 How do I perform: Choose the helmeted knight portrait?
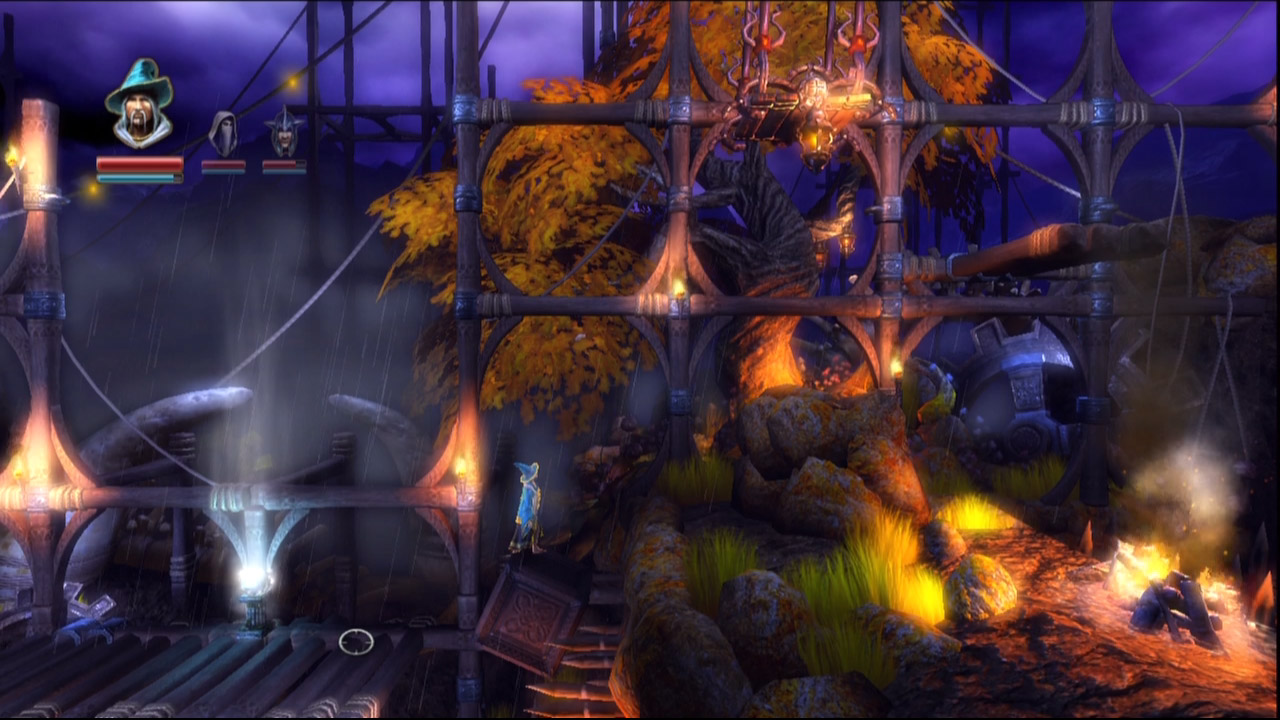tap(284, 134)
